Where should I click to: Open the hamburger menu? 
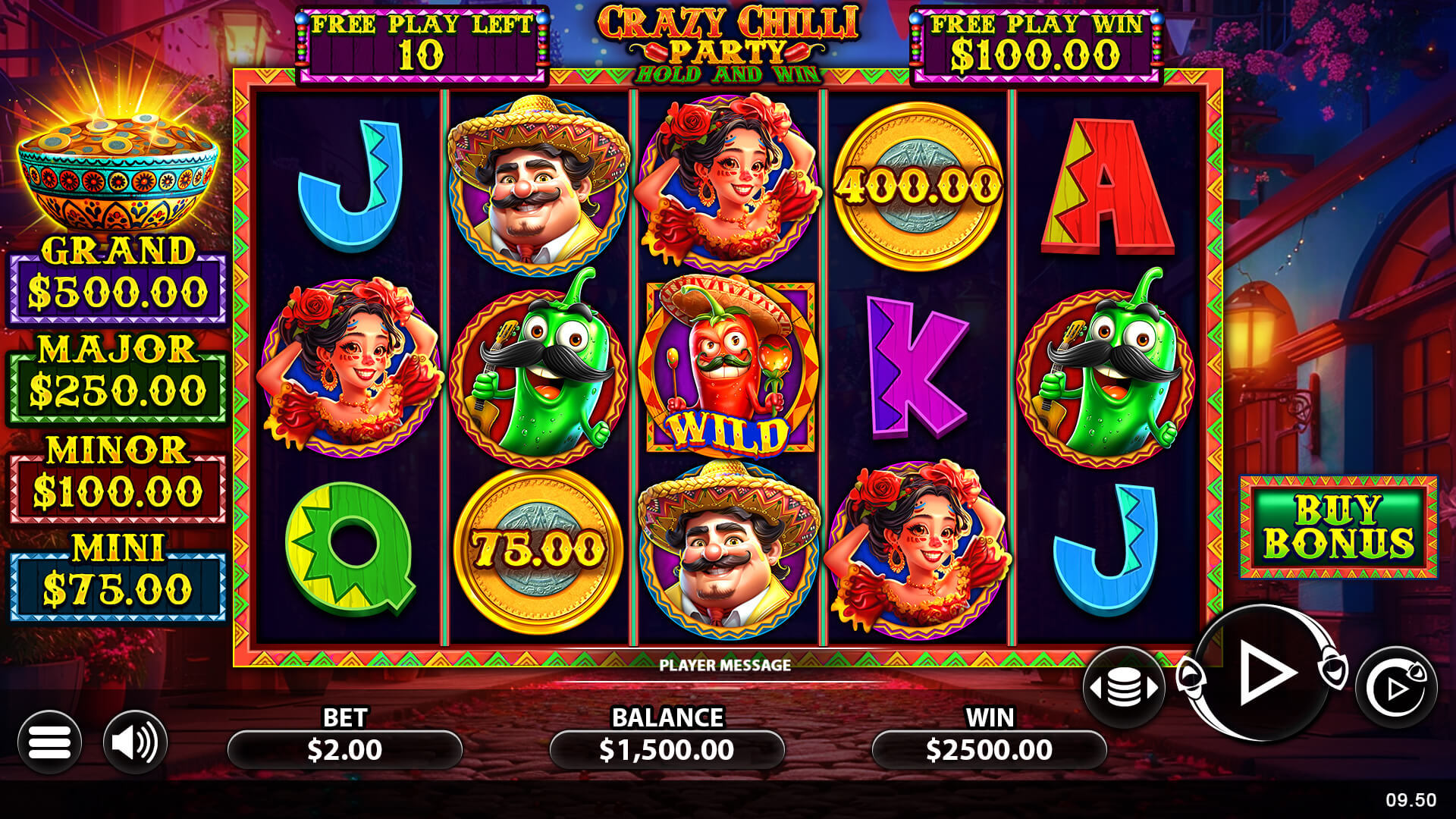coord(49,742)
